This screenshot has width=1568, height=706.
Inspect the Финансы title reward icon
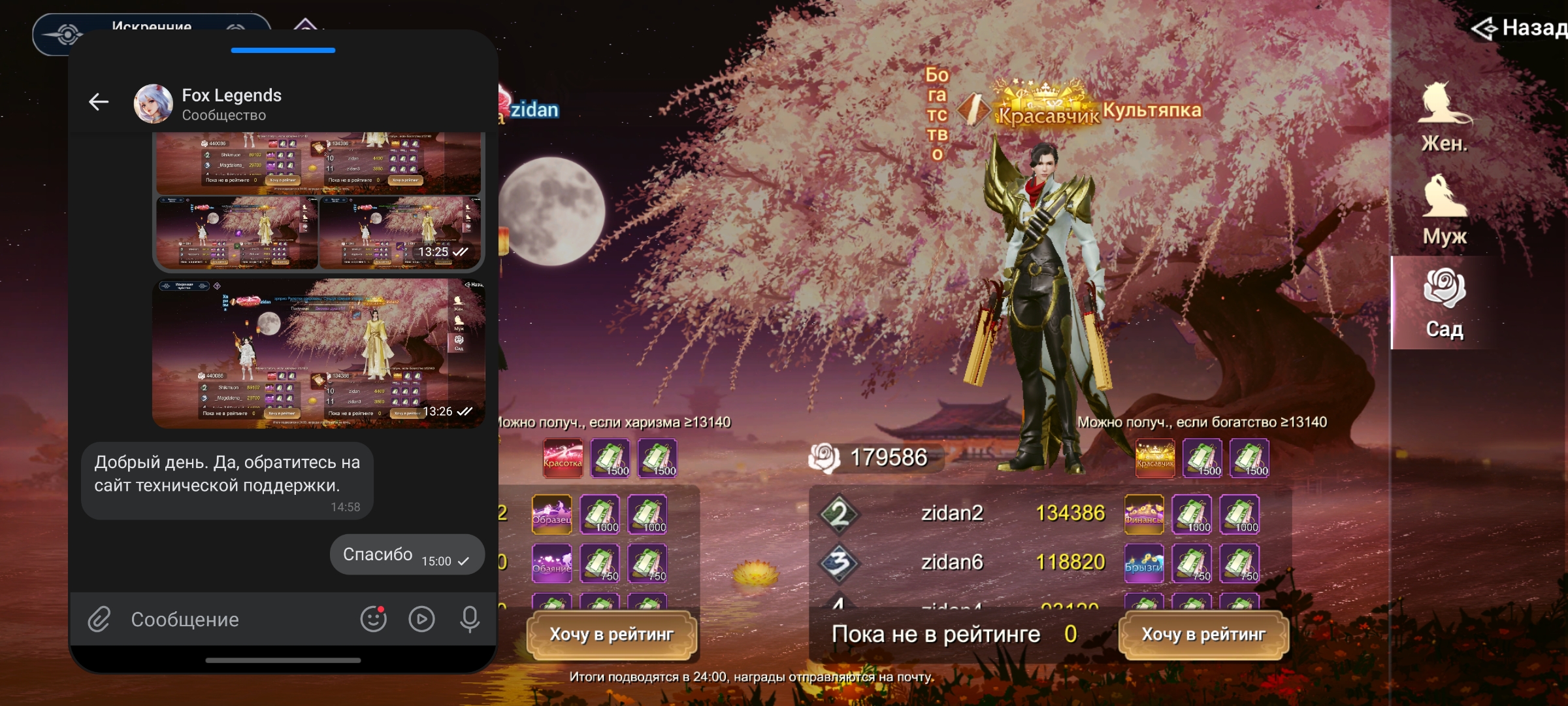click(1143, 514)
